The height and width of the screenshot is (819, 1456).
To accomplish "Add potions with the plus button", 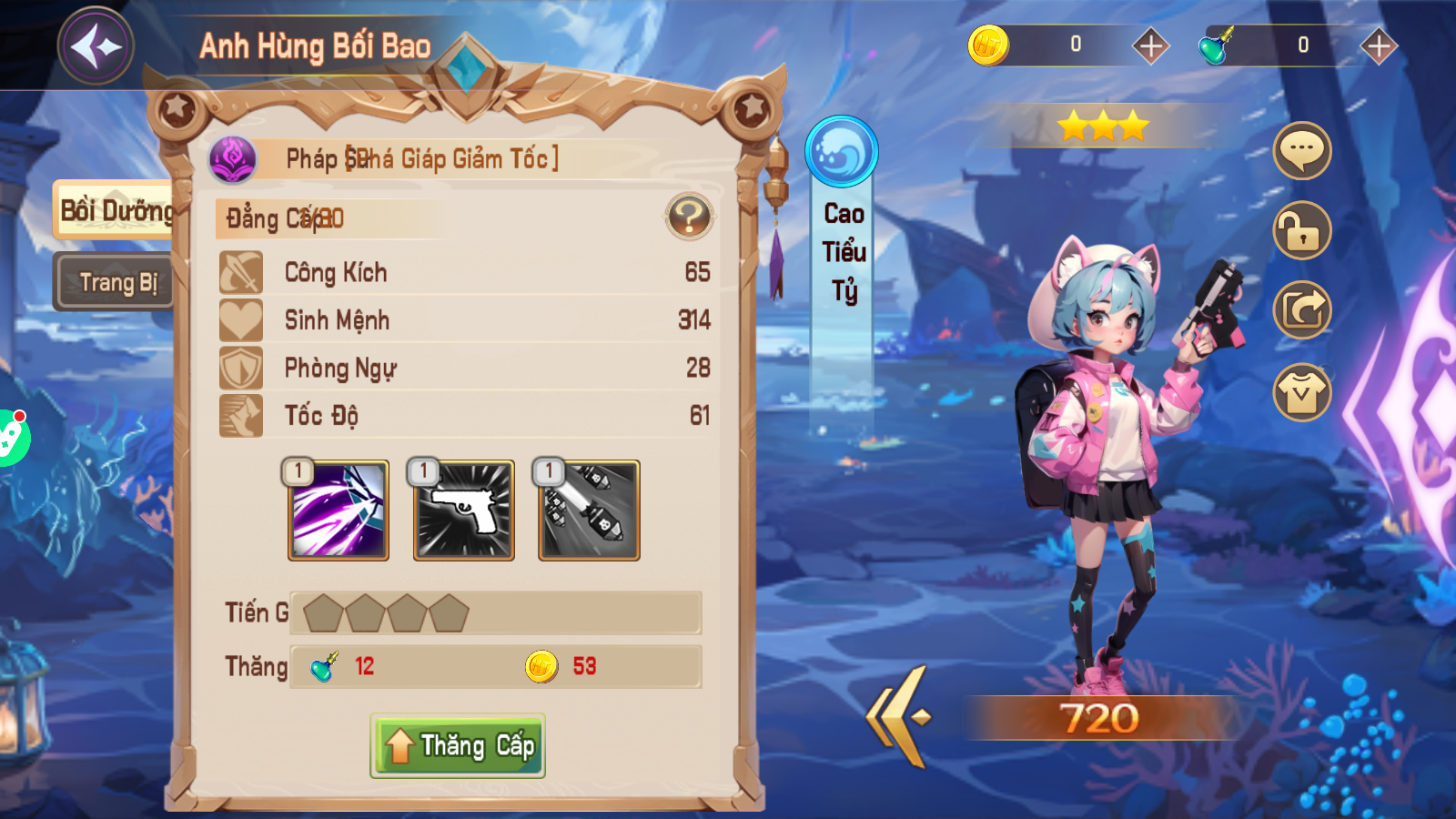I will click(x=1379, y=45).
